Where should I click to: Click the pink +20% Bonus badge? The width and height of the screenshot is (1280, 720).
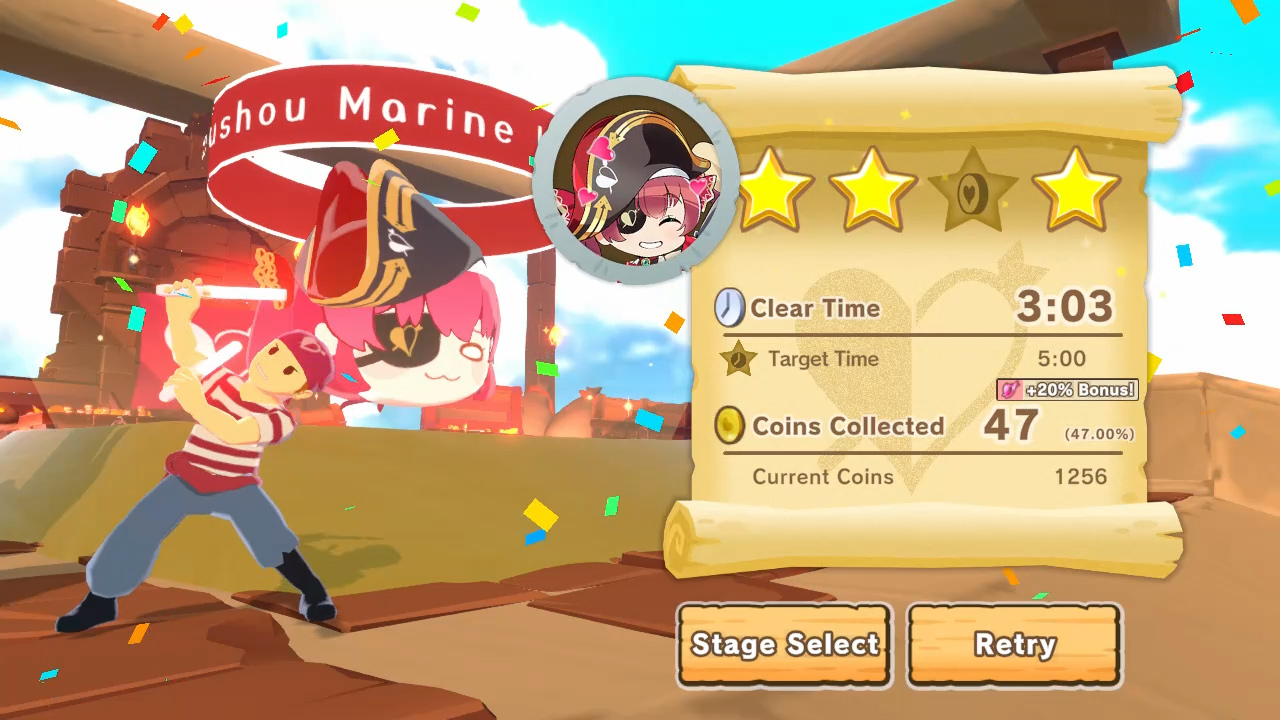1068,390
